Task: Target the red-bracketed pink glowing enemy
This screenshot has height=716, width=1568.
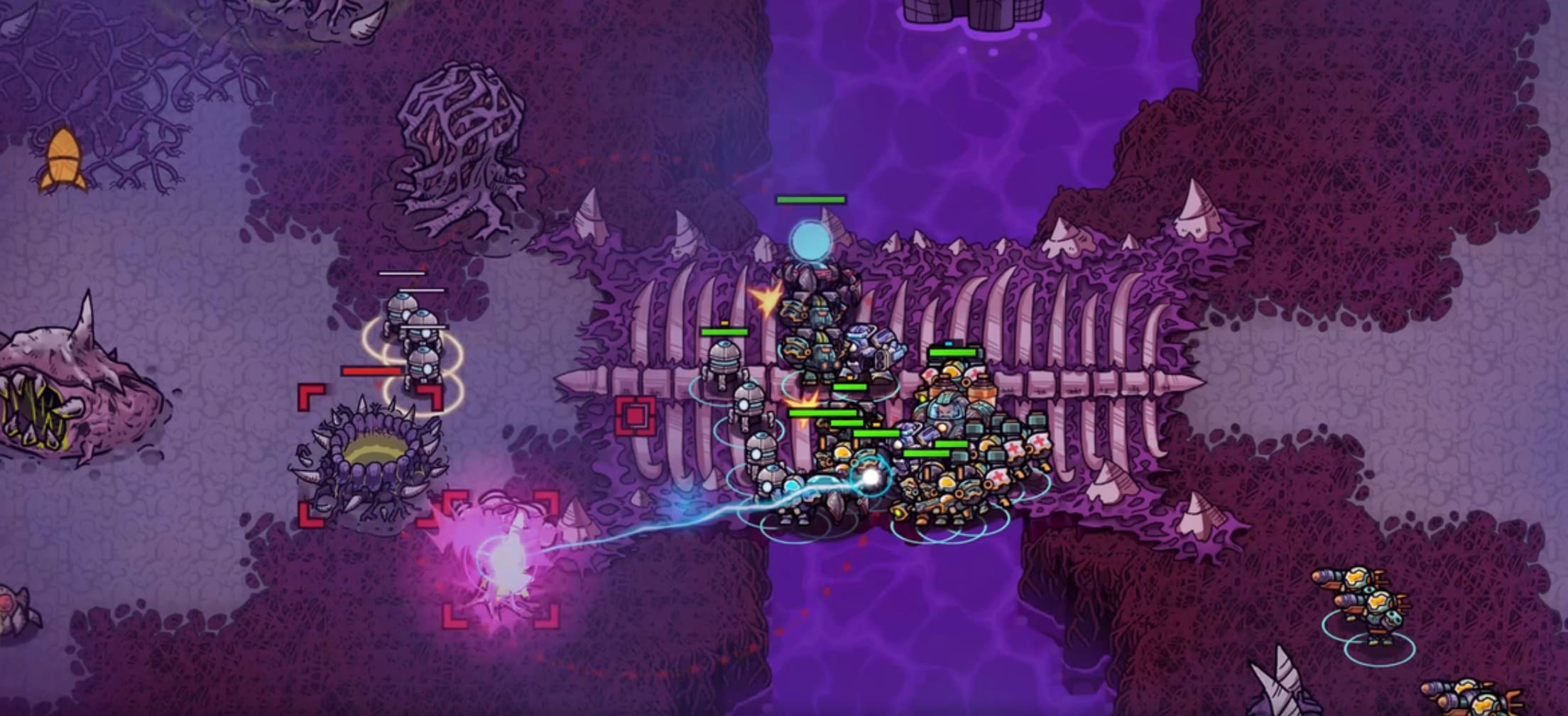Action: pyautogui.click(x=501, y=559)
